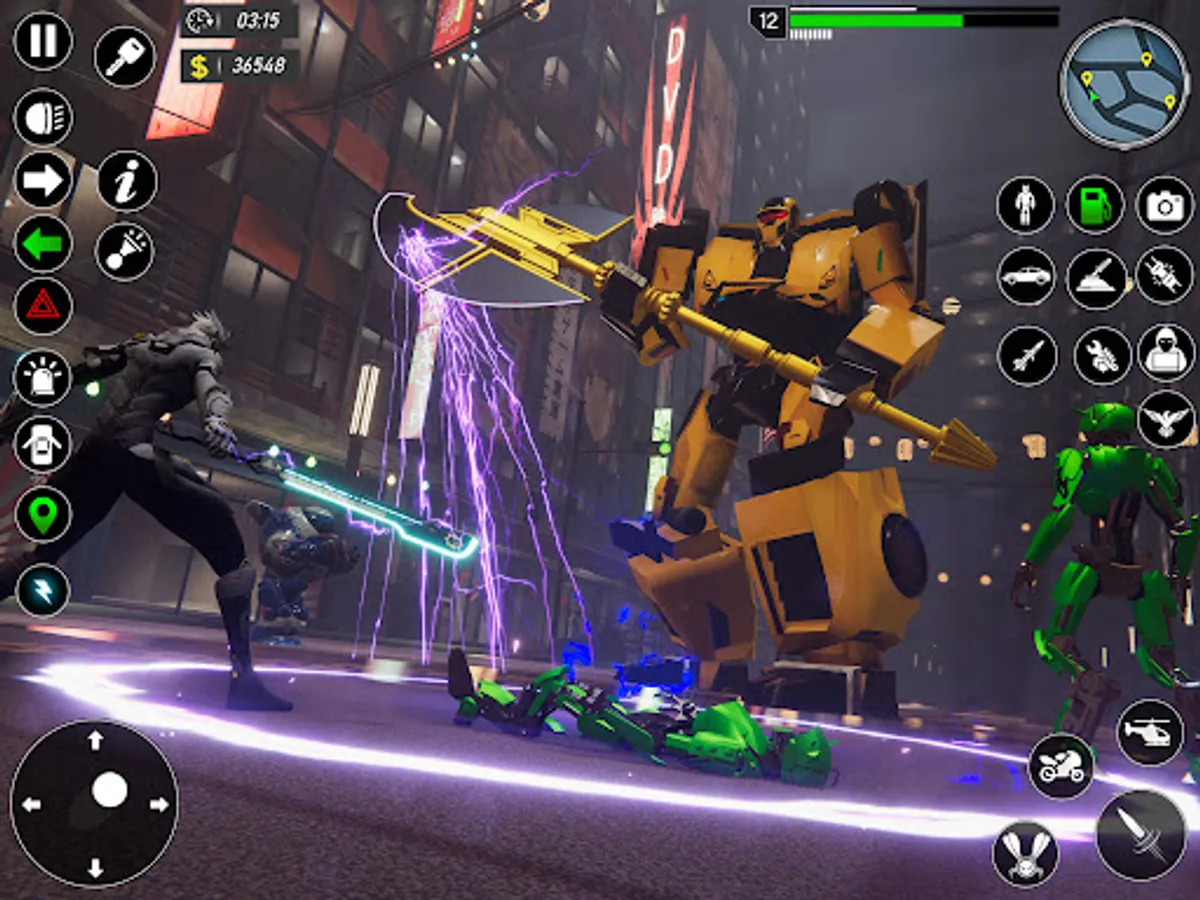Open the circular minimap
The image size is (1200, 900).
1124,84
